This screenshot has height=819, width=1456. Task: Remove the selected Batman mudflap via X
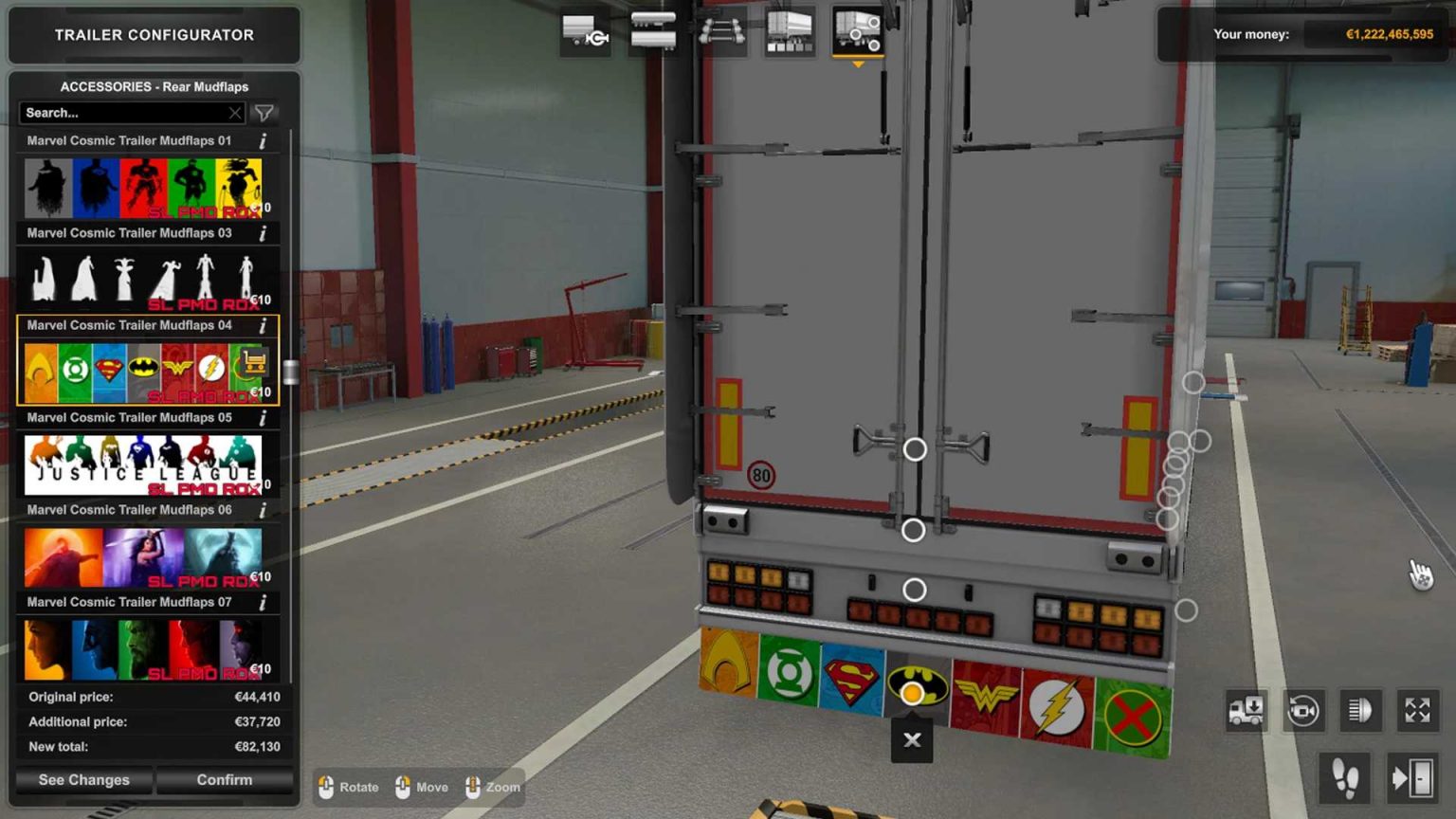pyautogui.click(x=911, y=740)
